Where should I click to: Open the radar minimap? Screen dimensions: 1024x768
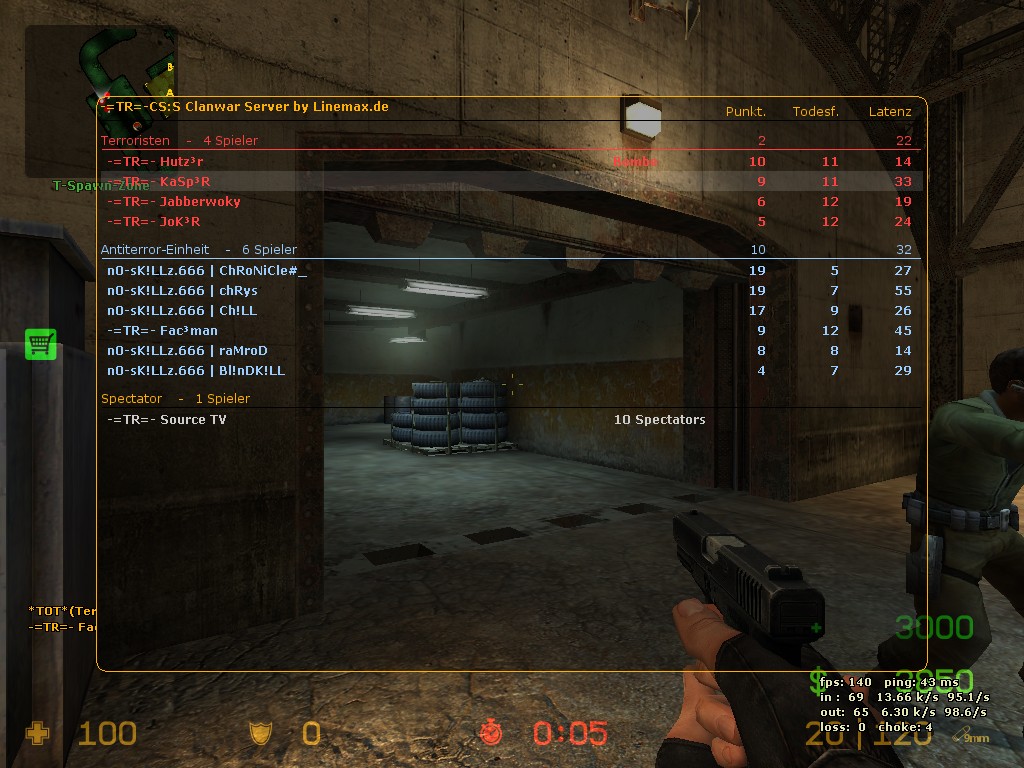(100, 100)
